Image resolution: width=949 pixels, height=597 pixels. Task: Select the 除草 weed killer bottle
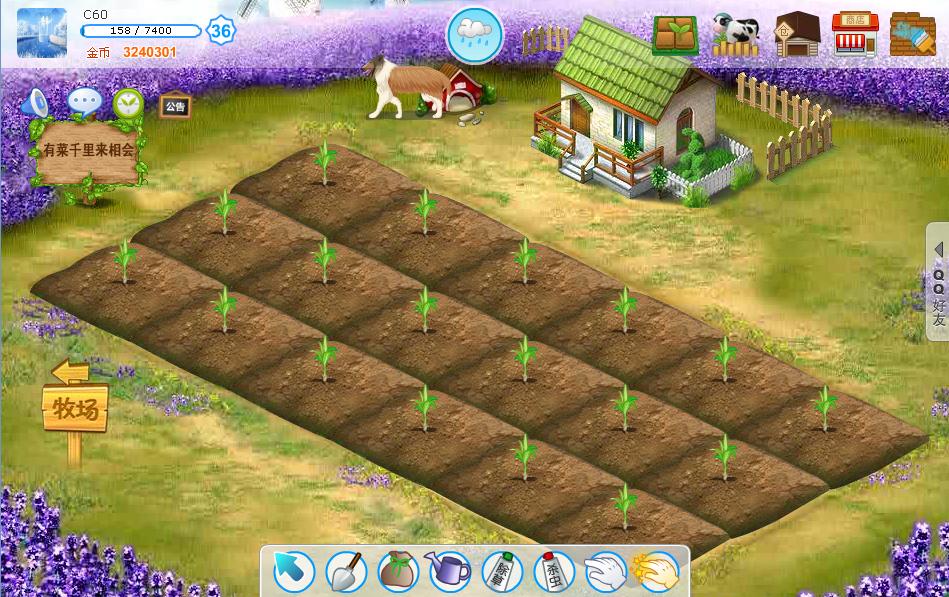[x=502, y=571]
